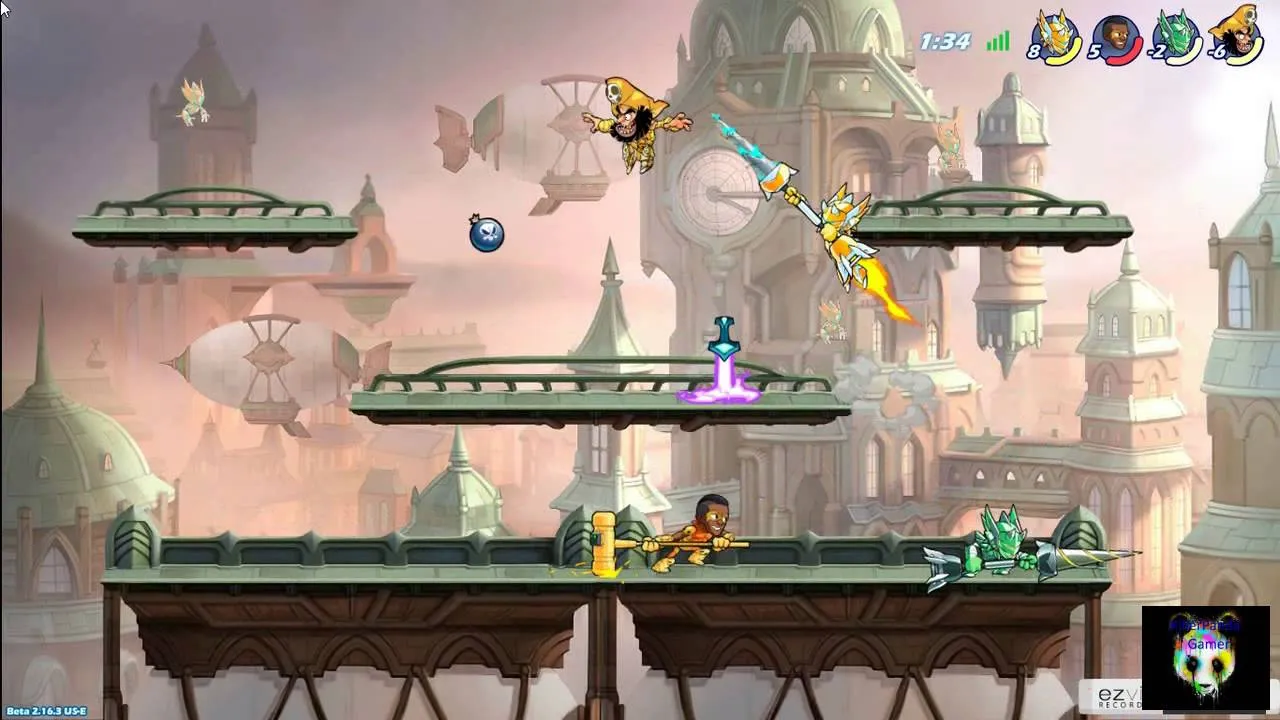Click the green network signal bars indicator
Viewport: 1280px width, 720px height.
coord(996,42)
